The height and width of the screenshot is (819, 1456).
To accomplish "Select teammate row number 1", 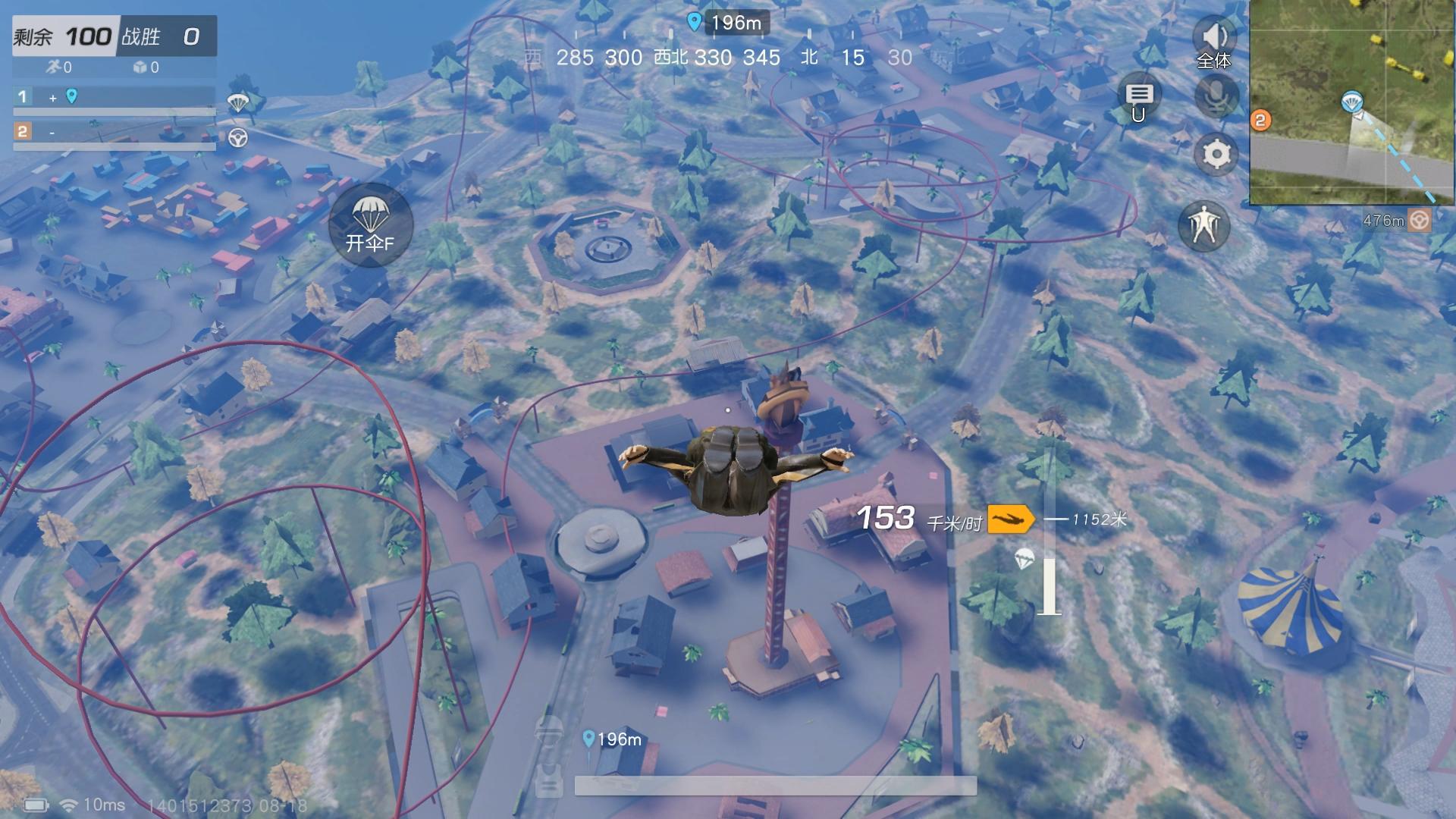I will [114, 97].
